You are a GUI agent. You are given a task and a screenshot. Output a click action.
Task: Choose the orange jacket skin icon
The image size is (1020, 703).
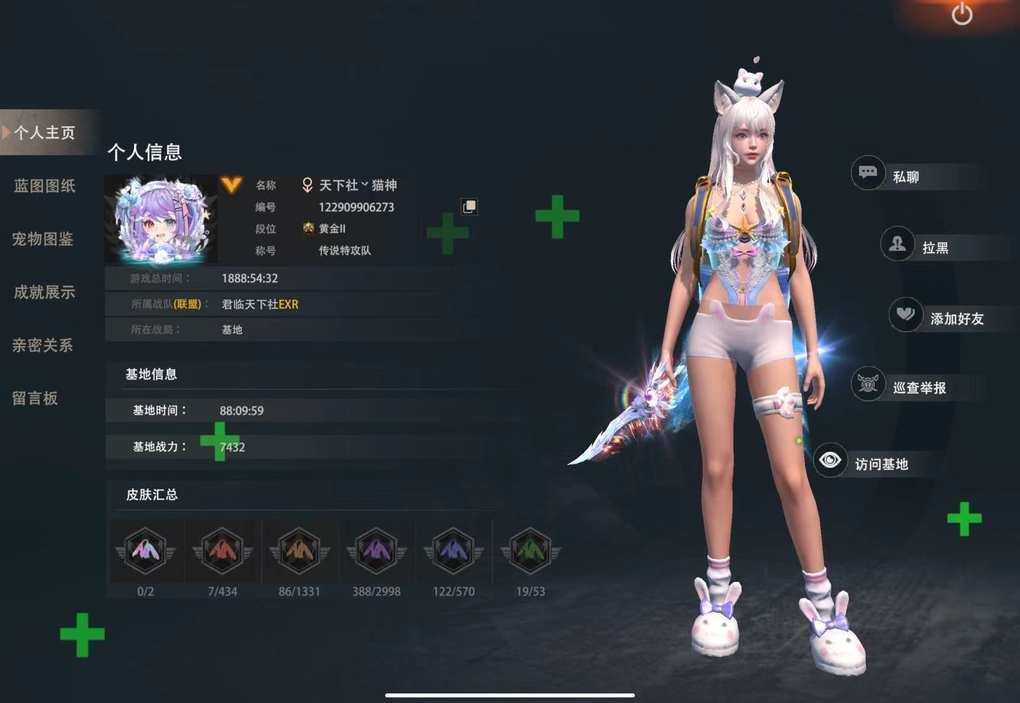click(x=299, y=549)
